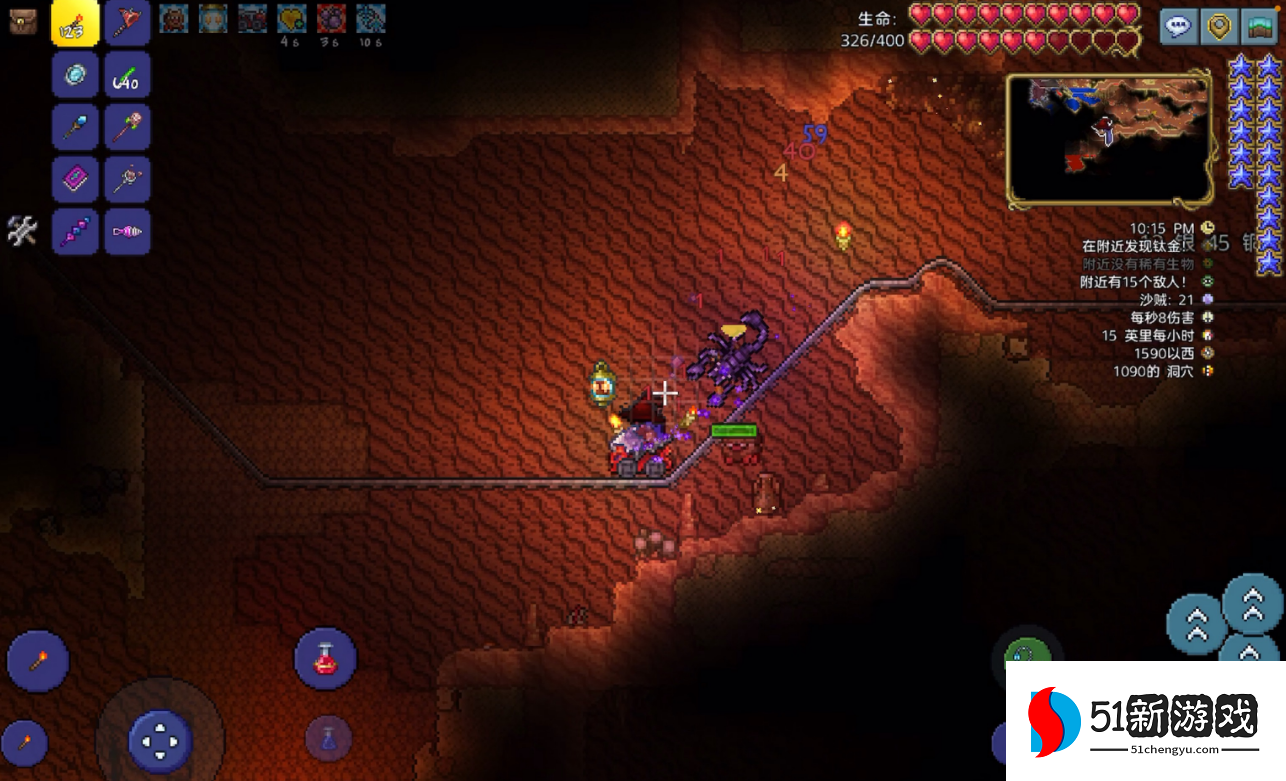
Task: Tap the gold map pin button
Action: pos(1219,27)
